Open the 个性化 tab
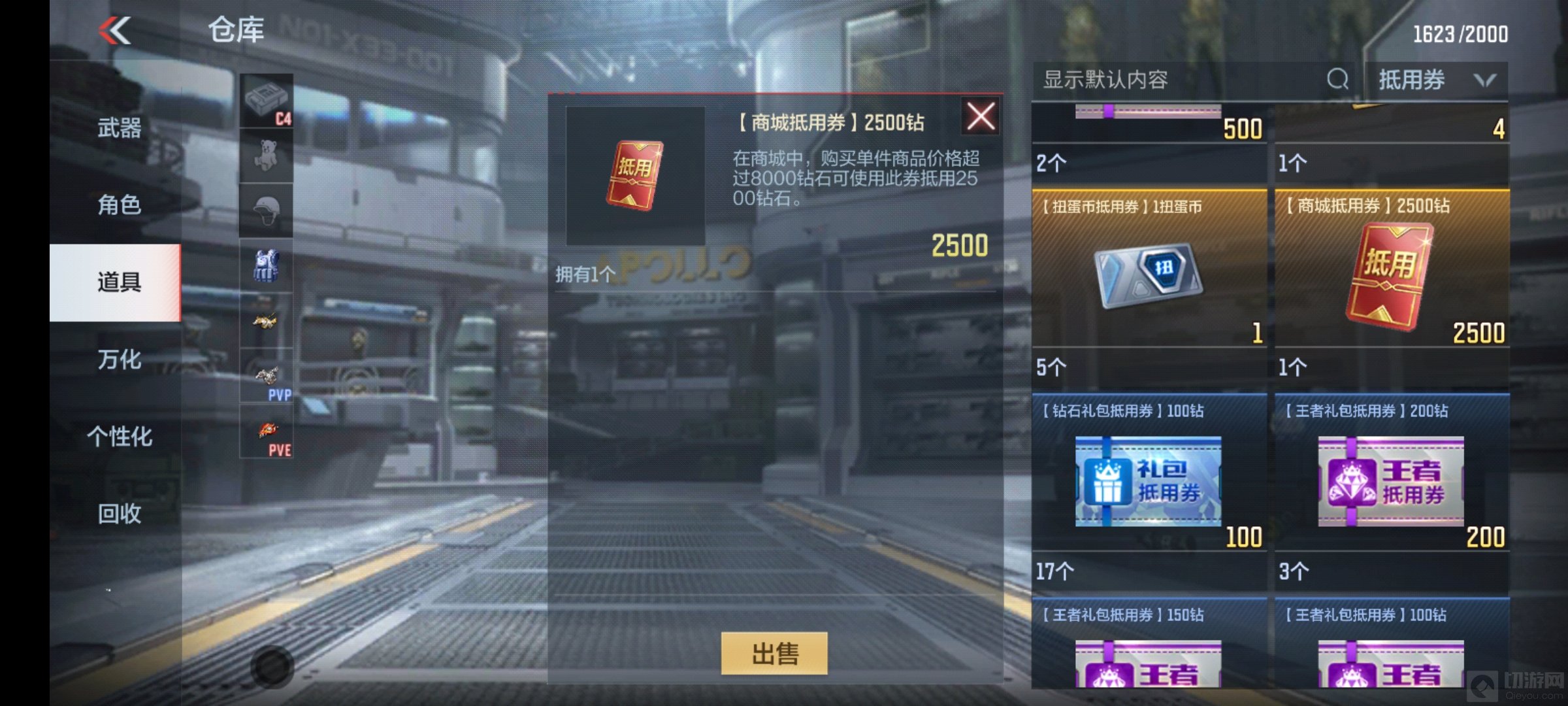Screen dimensions: 1568x706 point(120,436)
